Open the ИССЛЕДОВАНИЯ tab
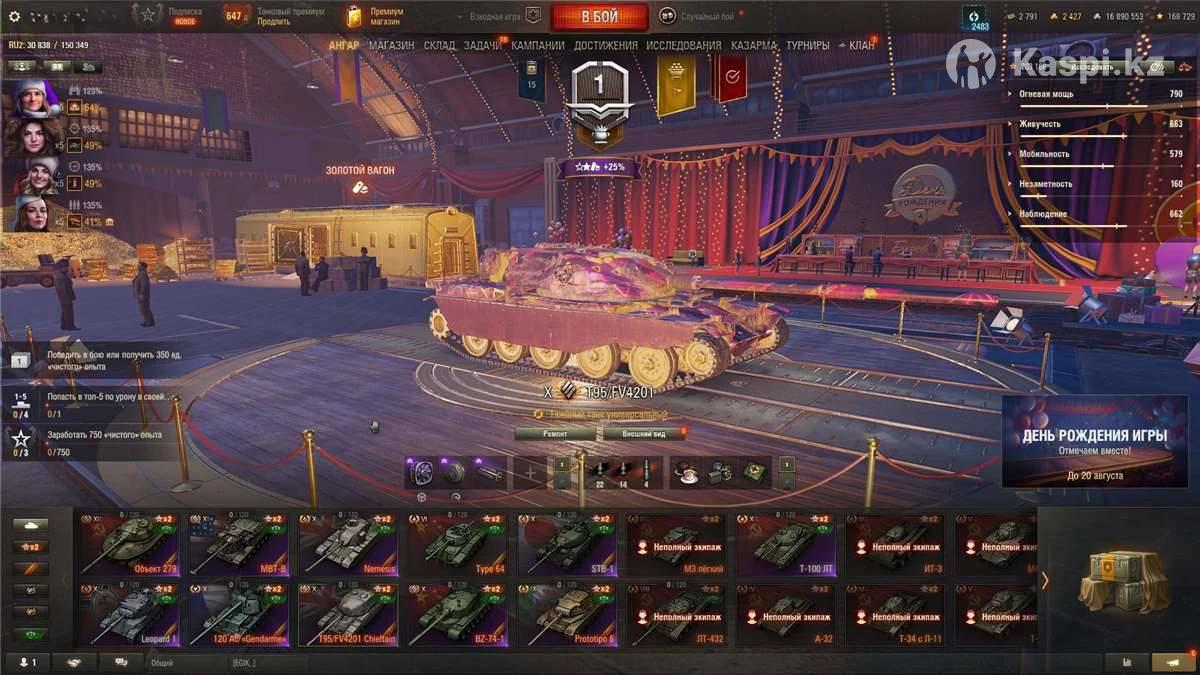Viewport: 1200px width, 675px height. point(683,46)
